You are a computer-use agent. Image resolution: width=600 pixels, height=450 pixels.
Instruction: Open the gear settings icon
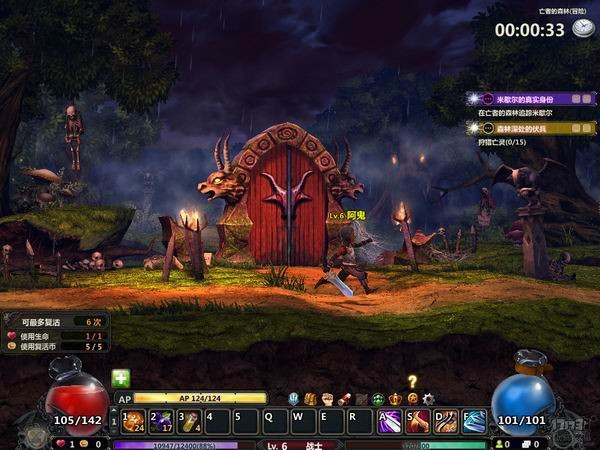428,398
